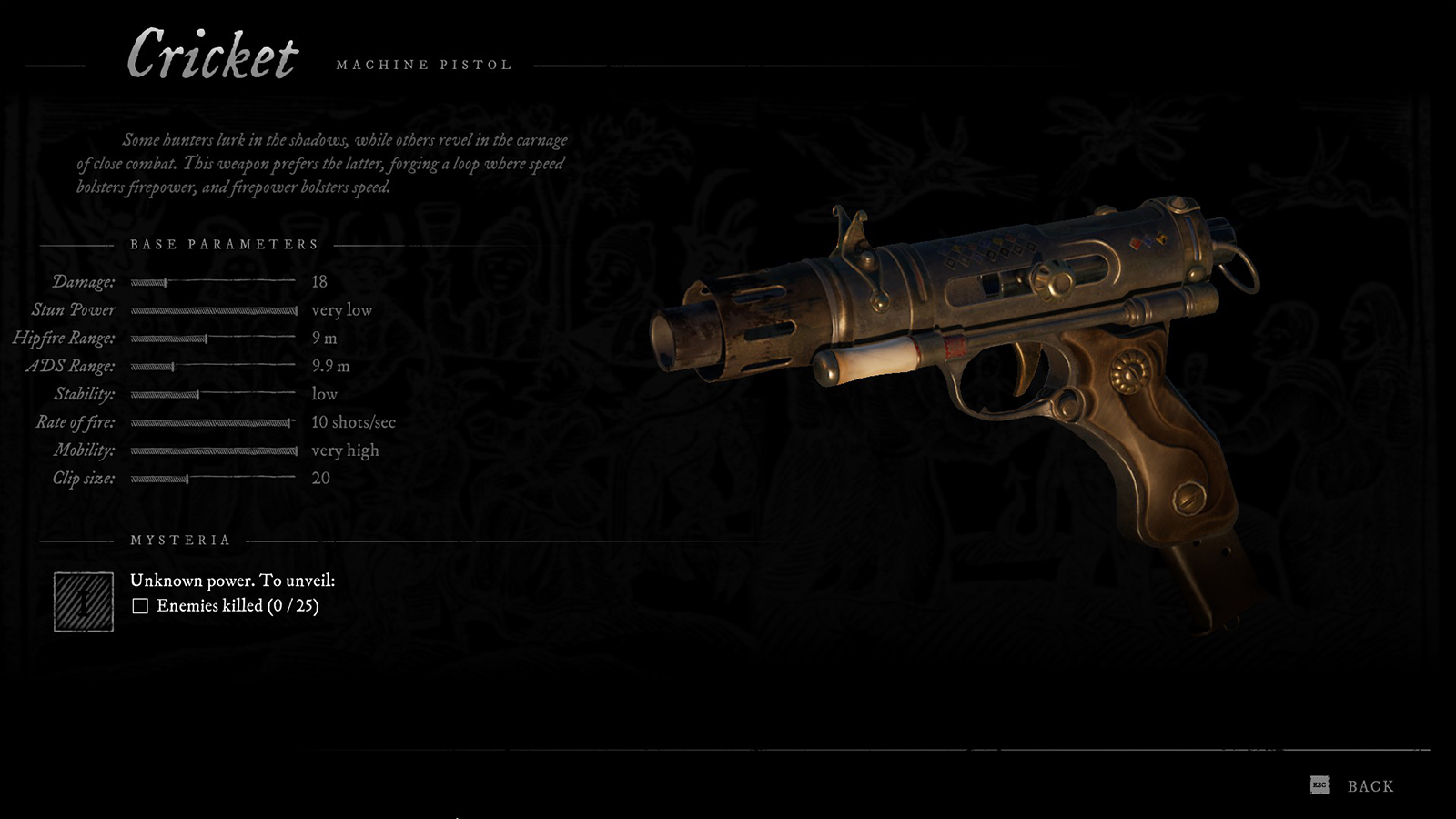Click the Mobility stat bar

click(x=214, y=450)
